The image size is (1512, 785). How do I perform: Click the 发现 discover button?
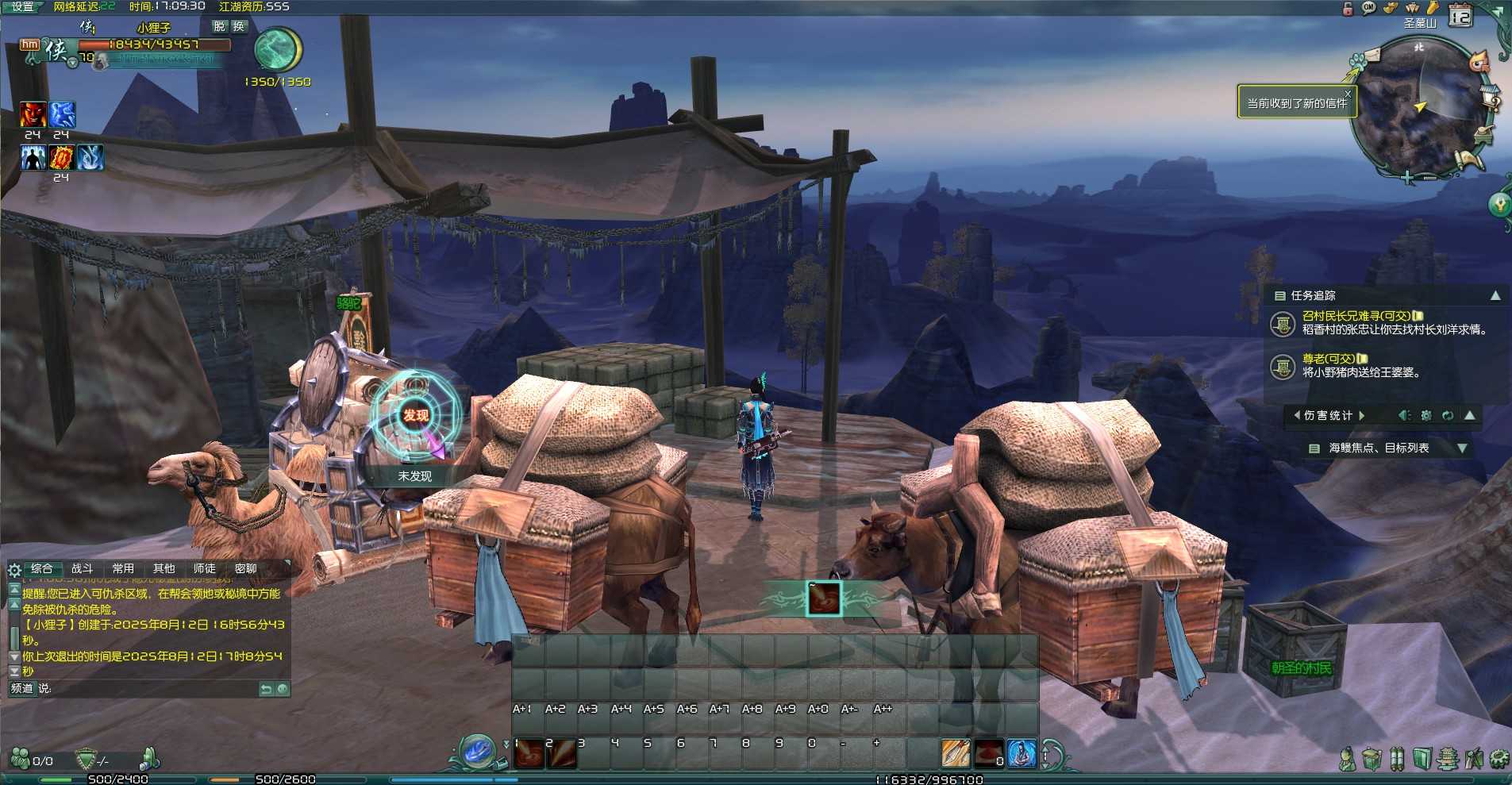point(415,415)
